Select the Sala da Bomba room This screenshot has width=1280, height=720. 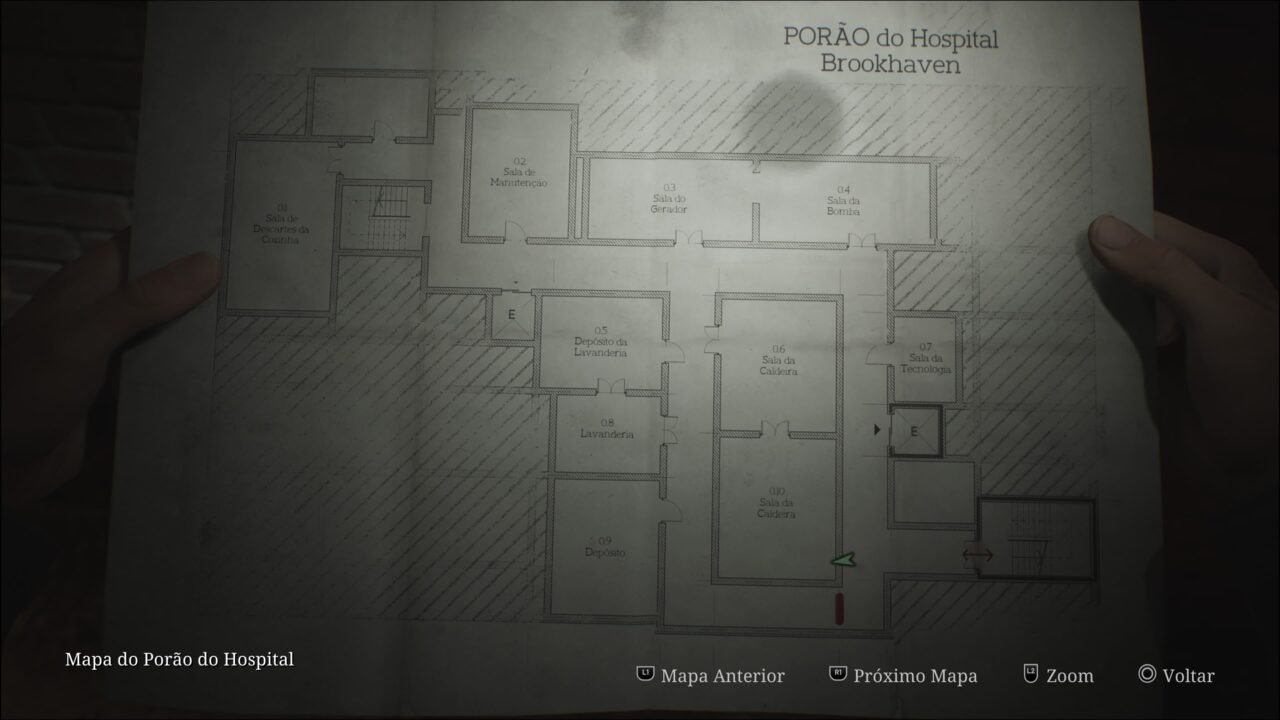pyautogui.click(x=842, y=200)
